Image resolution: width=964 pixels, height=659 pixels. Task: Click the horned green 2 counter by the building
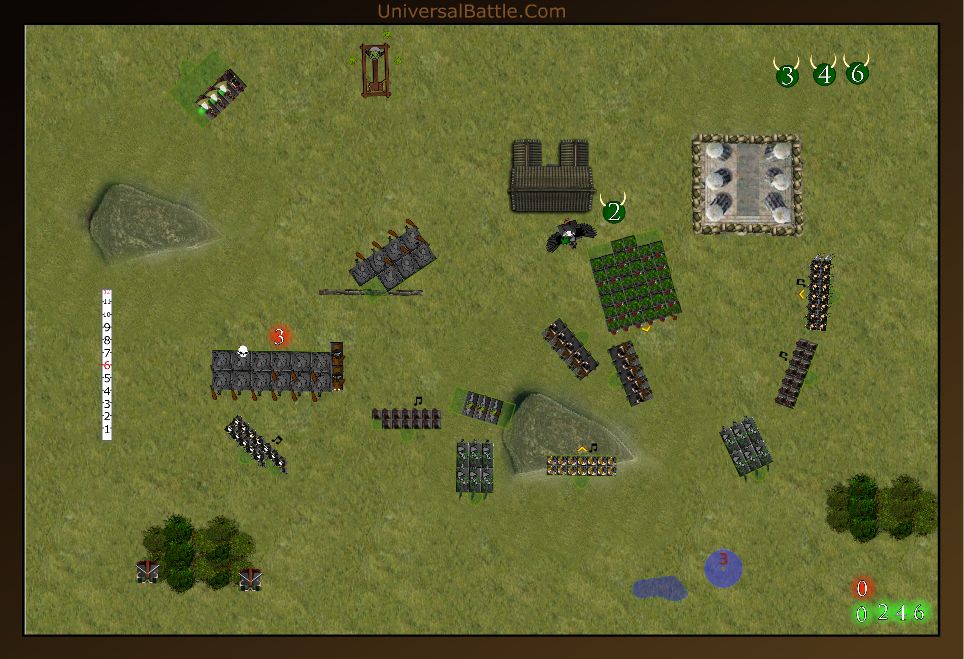613,211
